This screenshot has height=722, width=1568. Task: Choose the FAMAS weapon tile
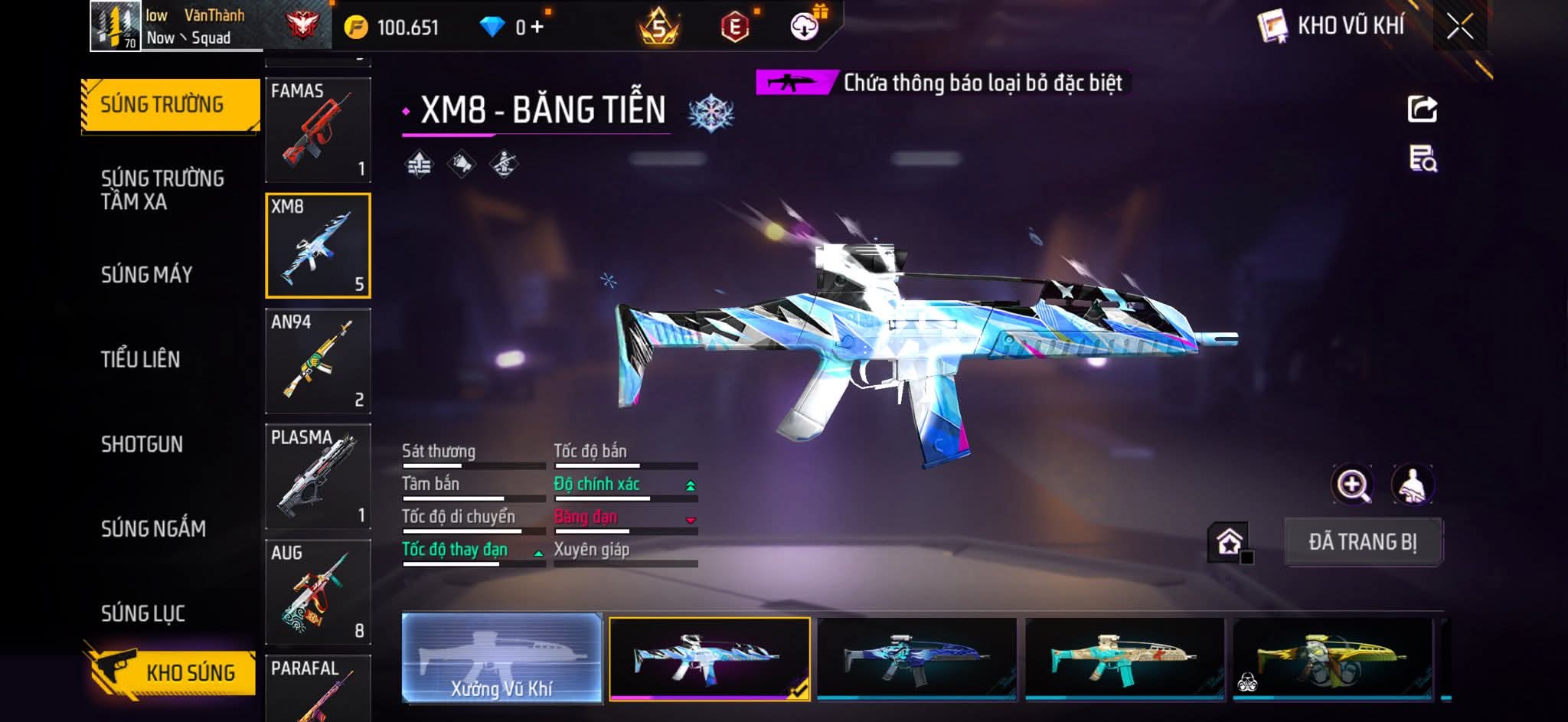pos(318,129)
